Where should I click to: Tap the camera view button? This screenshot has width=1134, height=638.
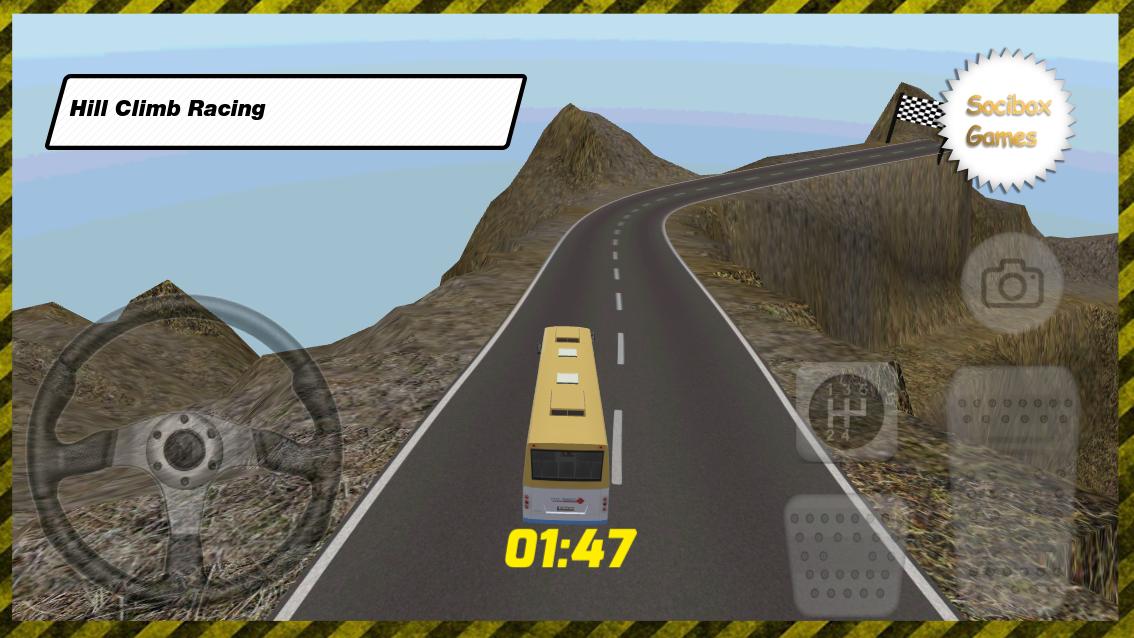1011,285
